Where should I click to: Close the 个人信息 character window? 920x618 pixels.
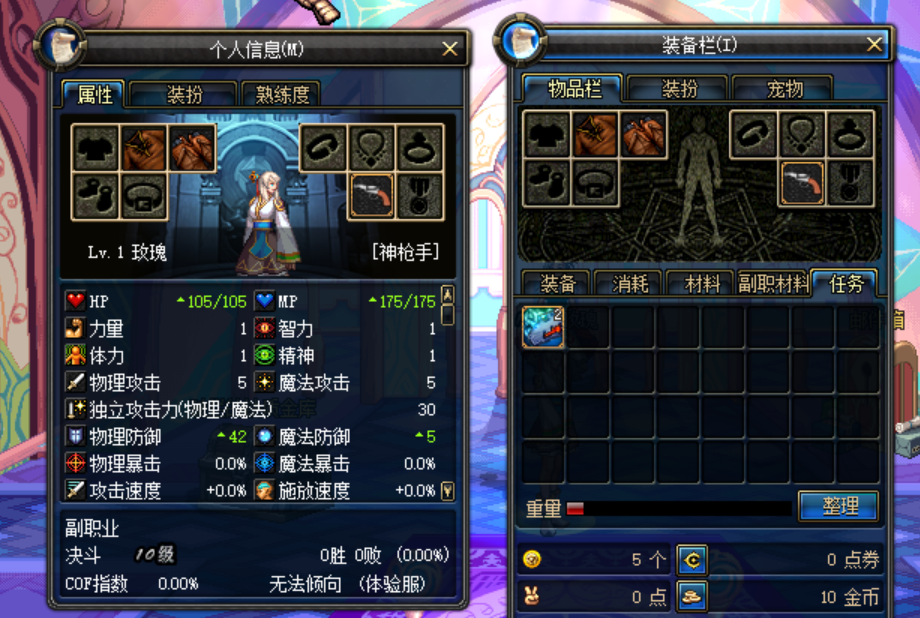[x=450, y=49]
